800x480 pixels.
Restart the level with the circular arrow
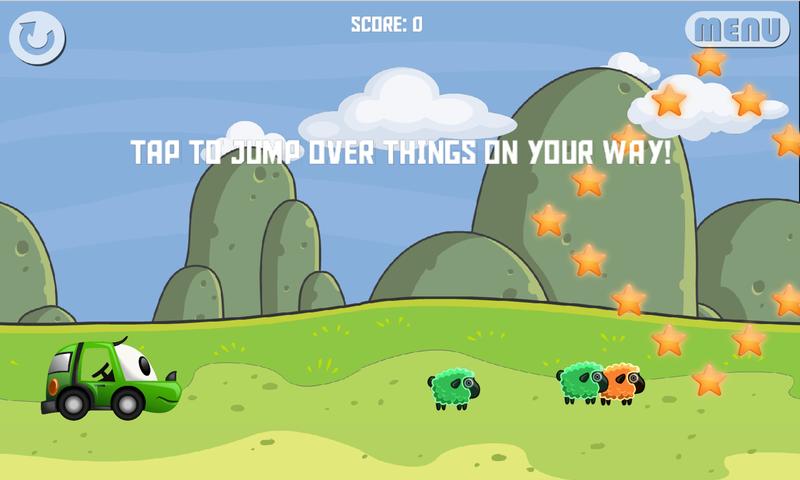37,38
